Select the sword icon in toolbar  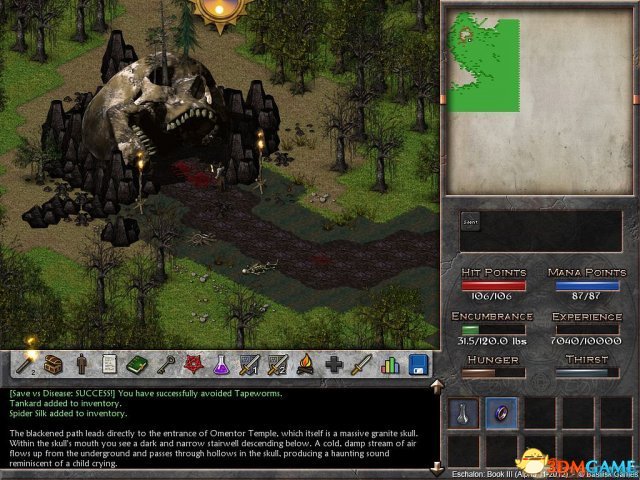362,365
